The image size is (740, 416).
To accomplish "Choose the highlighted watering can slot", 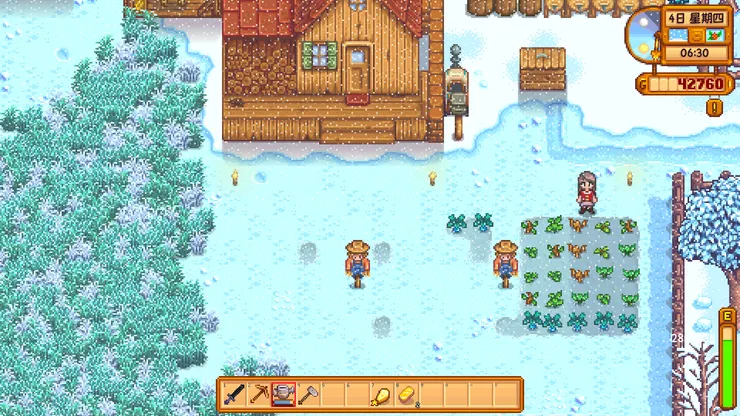I will (x=283, y=394).
